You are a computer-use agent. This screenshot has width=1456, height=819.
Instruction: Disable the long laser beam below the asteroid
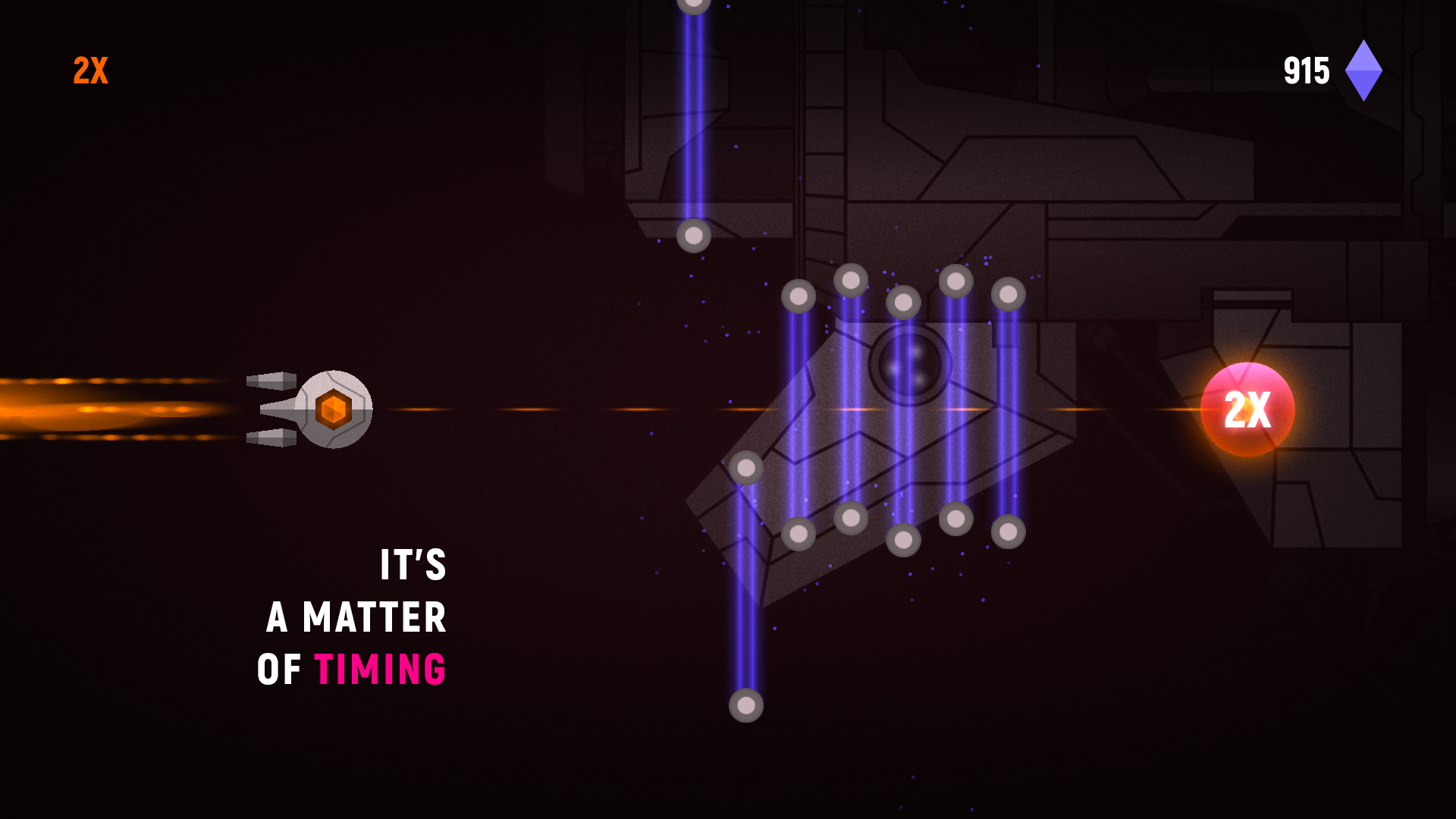click(x=745, y=607)
